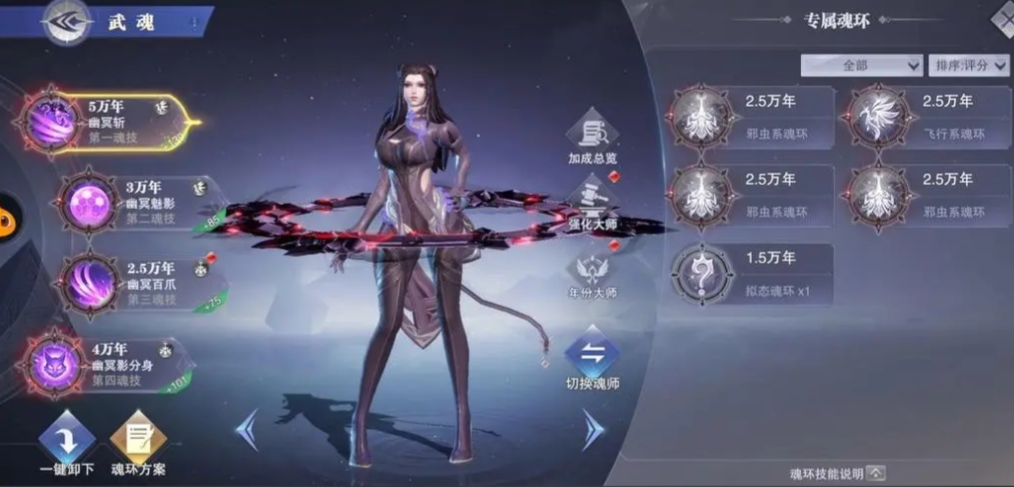Image resolution: width=1014 pixels, height=487 pixels.
Task: Click the 切换魂师 switch soul master button
Action: pyautogui.click(x=592, y=358)
